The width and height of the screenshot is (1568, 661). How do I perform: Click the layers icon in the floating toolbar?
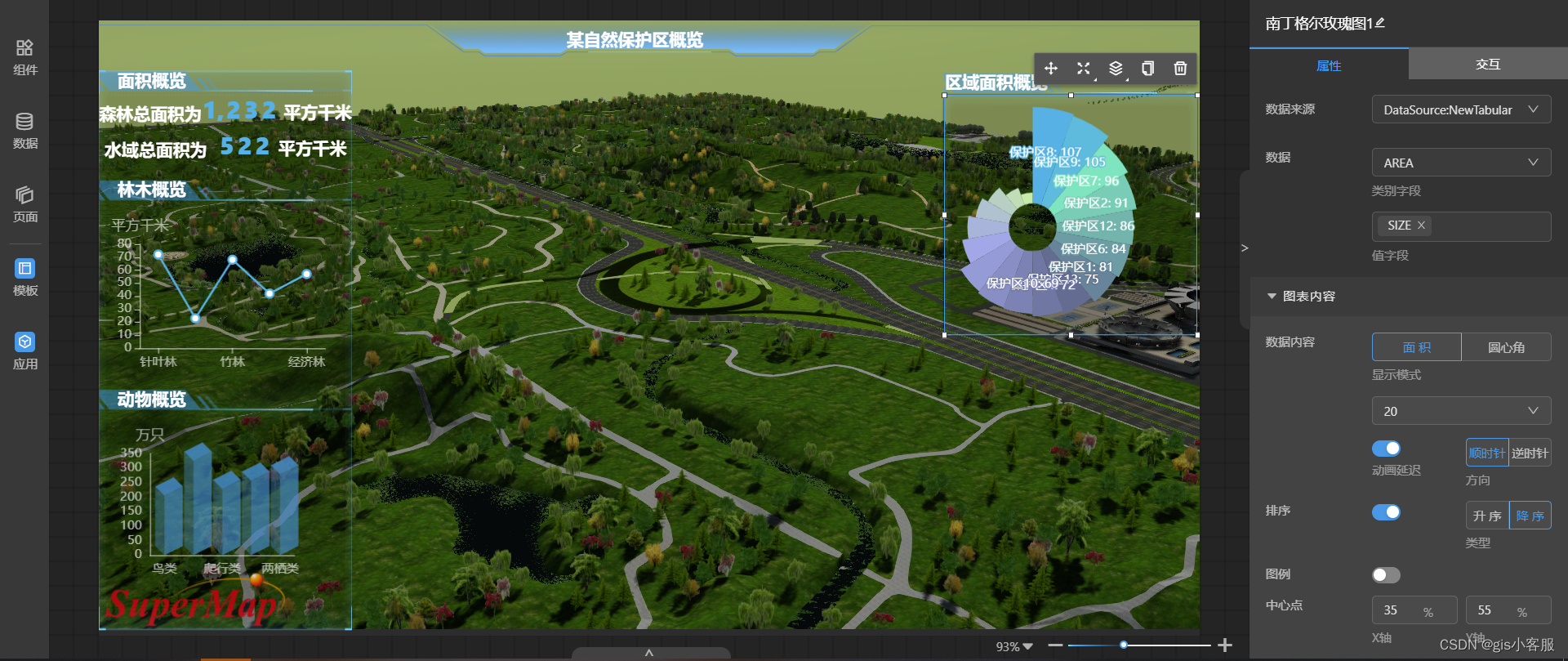(x=1116, y=69)
